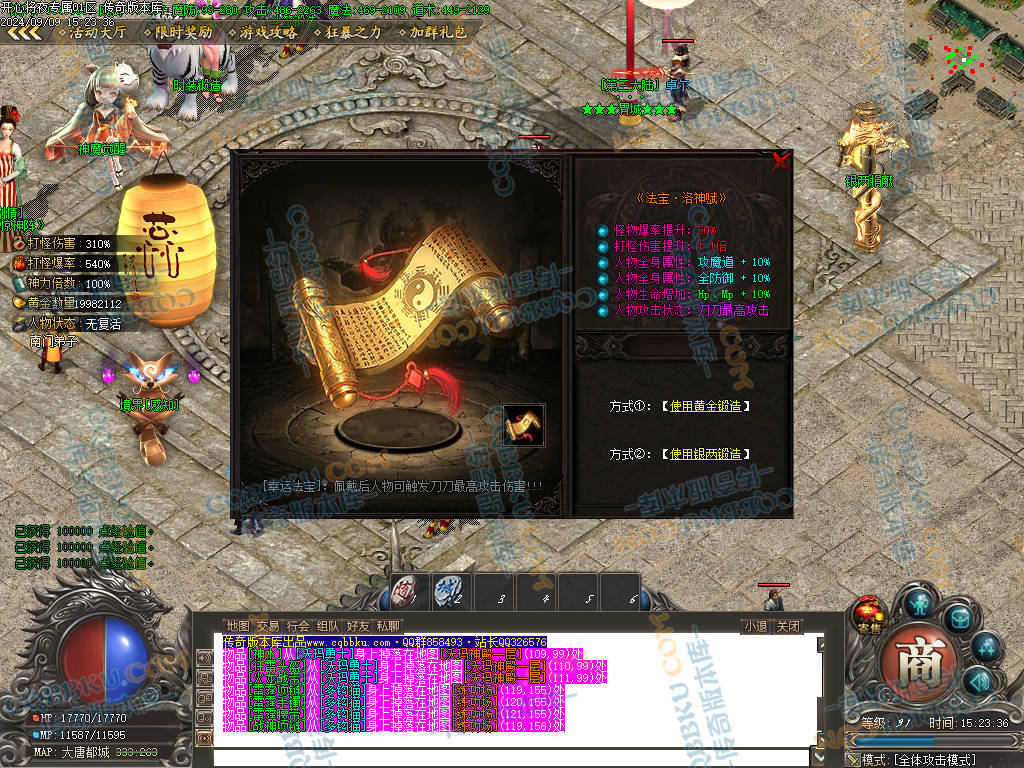Viewport: 1024px width, 768px height.
Task: Open the 好友 friends tab
Action: 358,626
